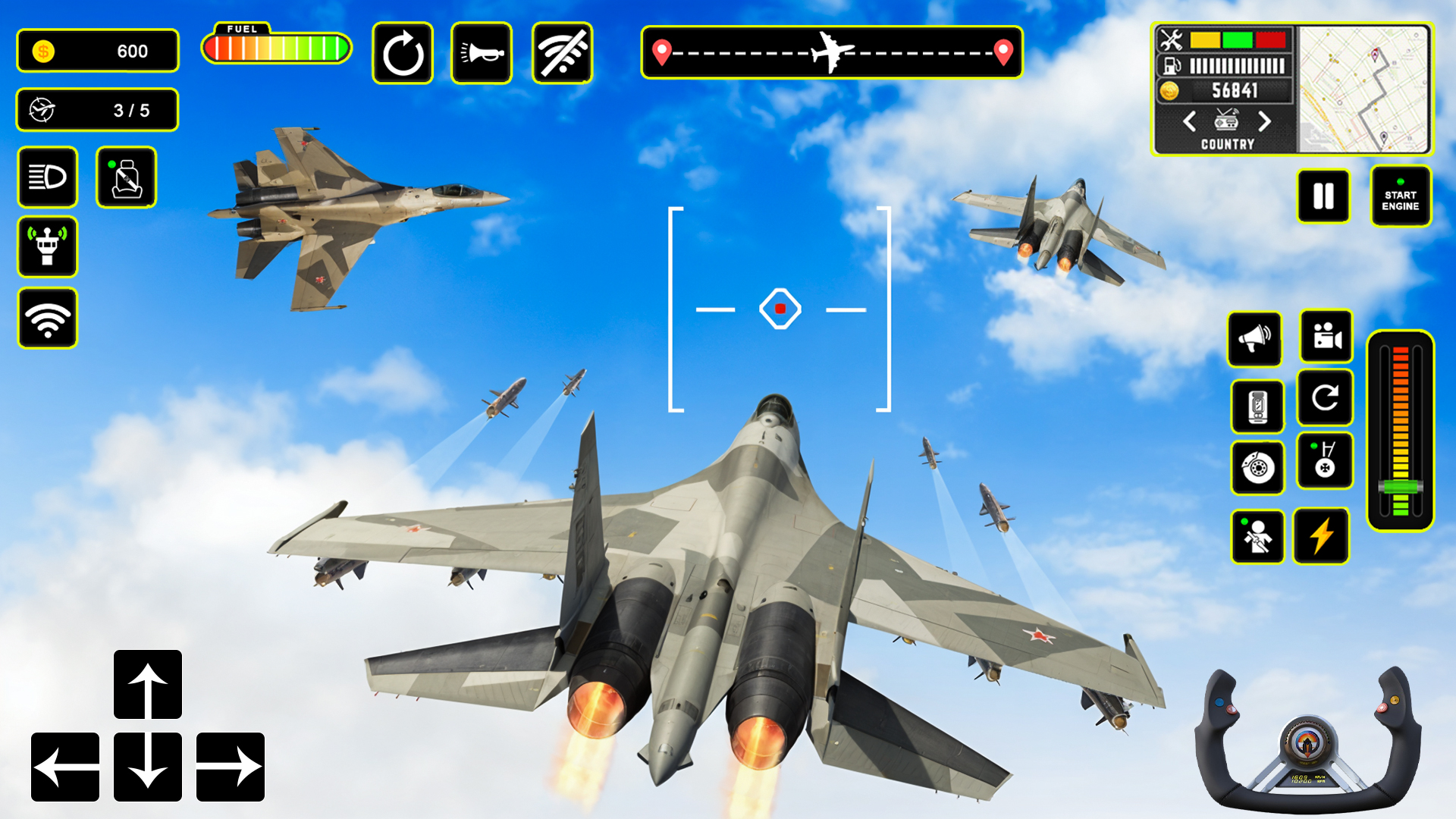
Task: Toggle the headlights on
Action: click(x=47, y=177)
